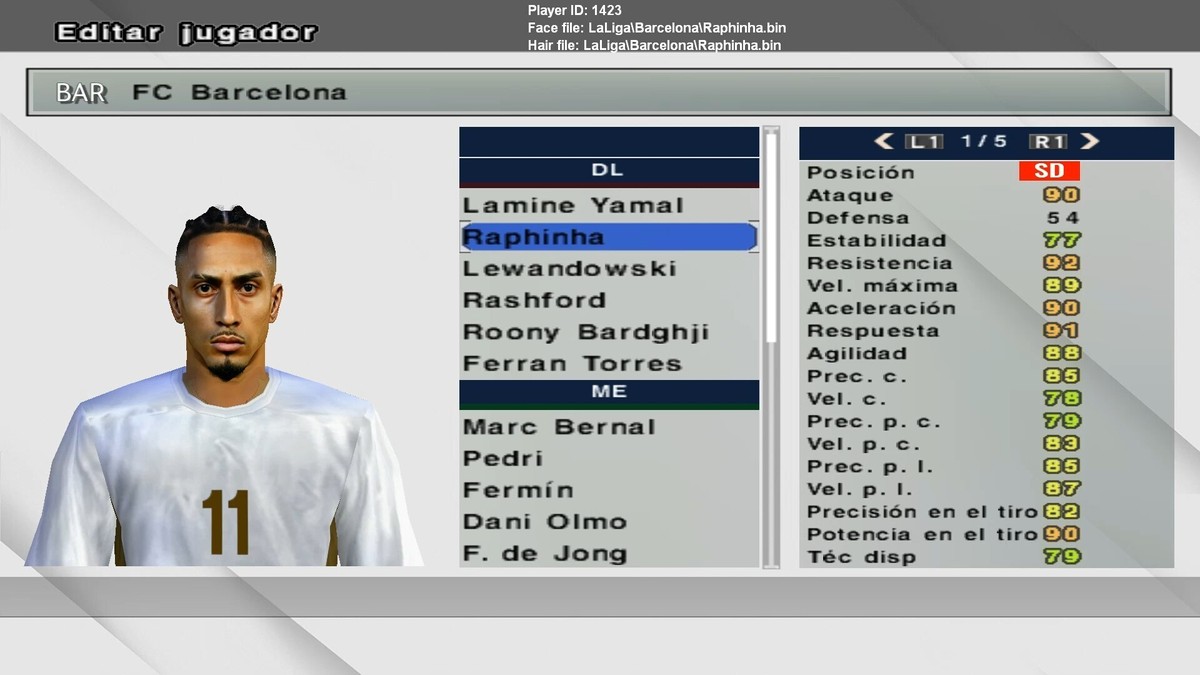Select Lamine Yamal from the player list
1200x675 pixels.
(573, 206)
